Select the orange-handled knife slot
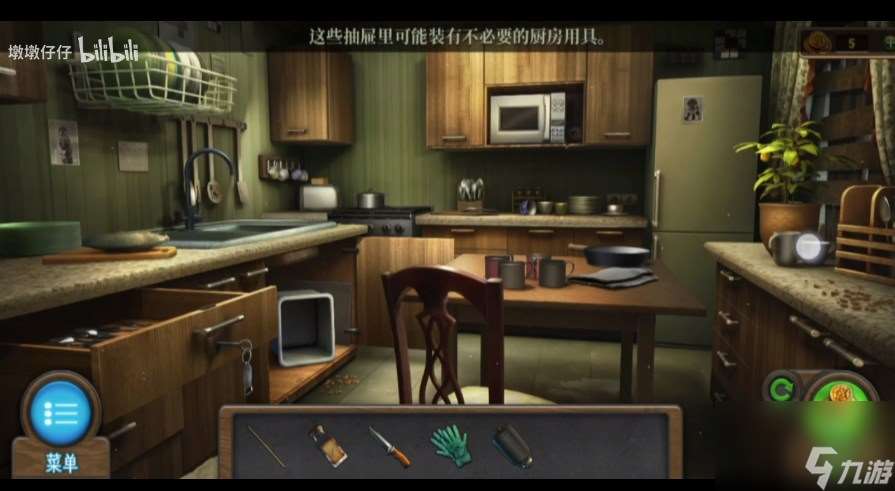The width and height of the screenshot is (895, 491). click(389, 446)
